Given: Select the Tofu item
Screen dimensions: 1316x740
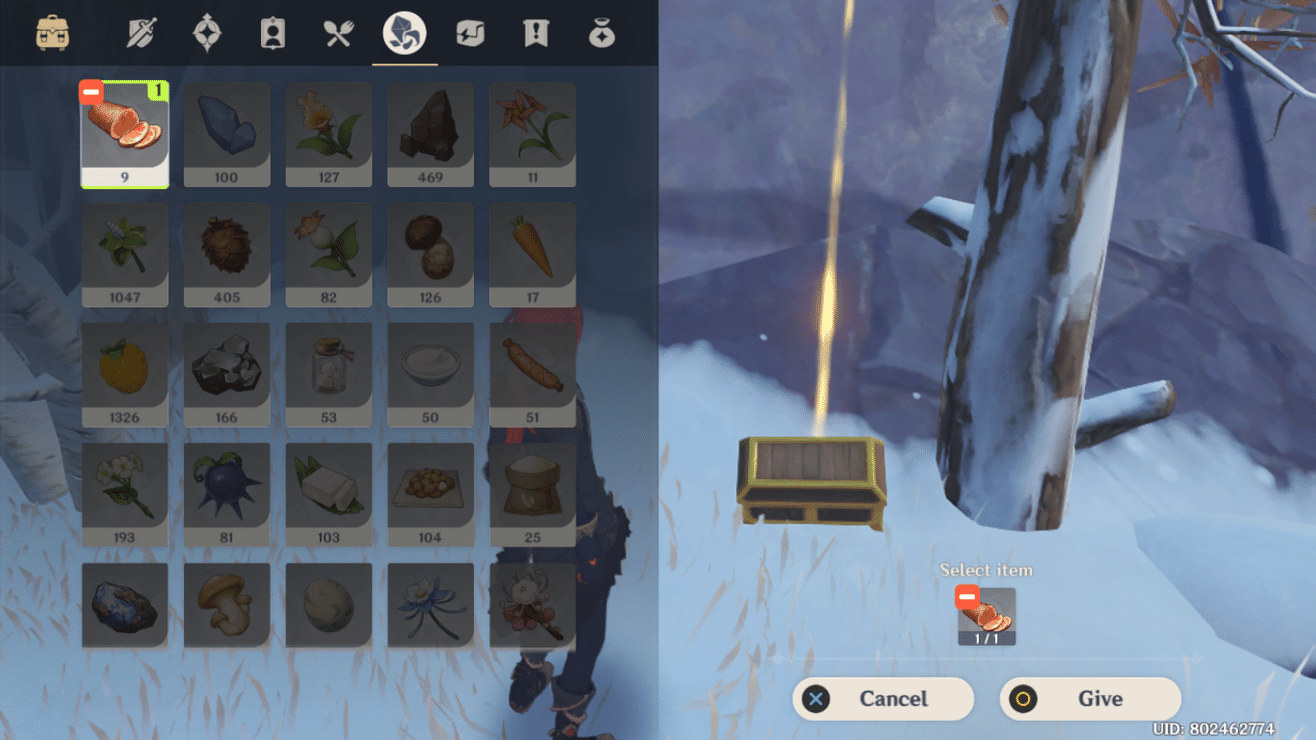Looking at the screenshot, I should point(328,493).
